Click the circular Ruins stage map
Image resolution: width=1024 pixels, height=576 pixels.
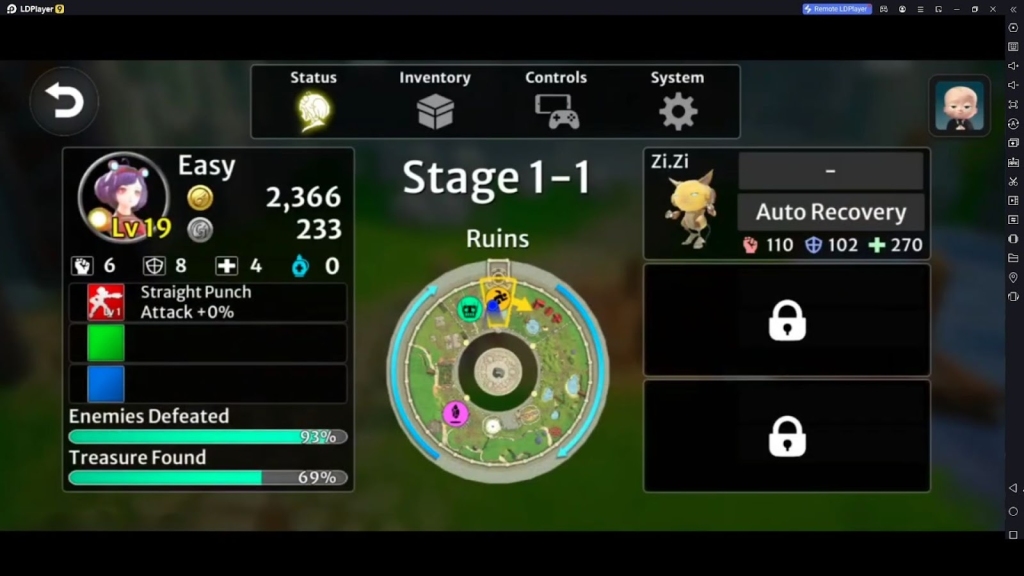pyautogui.click(x=497, y=372)
